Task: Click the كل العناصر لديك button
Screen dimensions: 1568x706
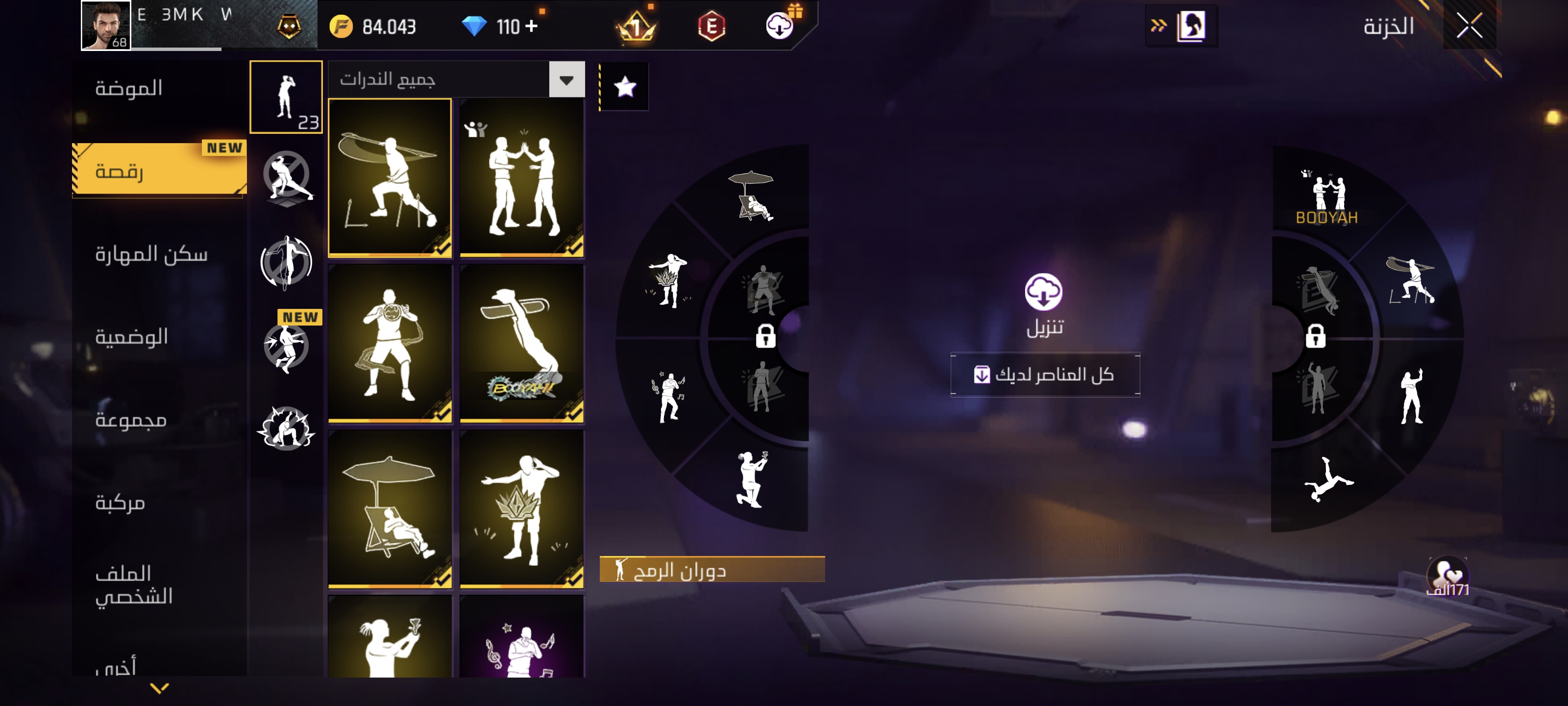Action: pyautogui.click(x=1045, y=375)
